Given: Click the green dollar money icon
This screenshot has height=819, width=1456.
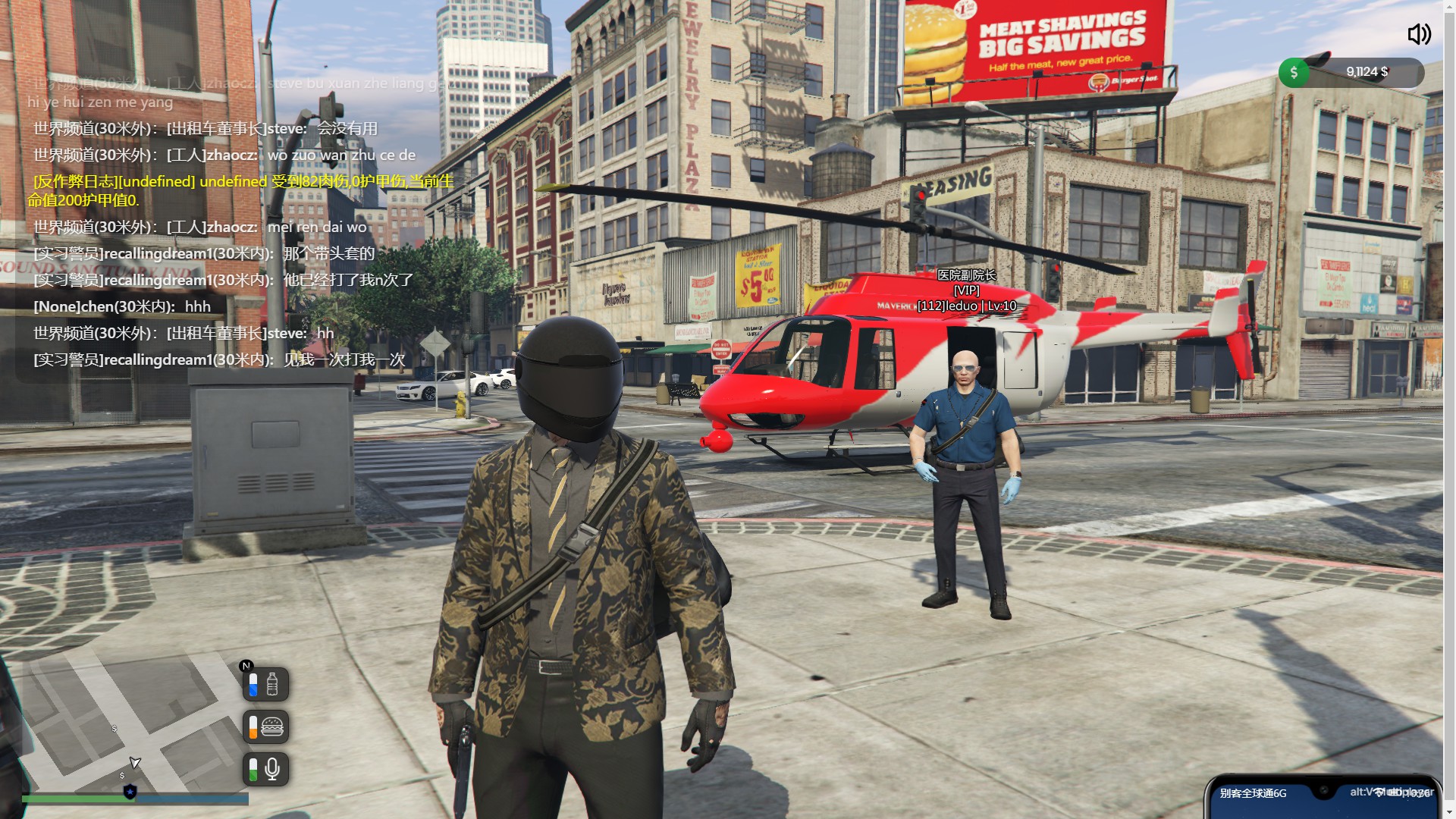Looking at the screenshot, I should tap(1294, 73).
